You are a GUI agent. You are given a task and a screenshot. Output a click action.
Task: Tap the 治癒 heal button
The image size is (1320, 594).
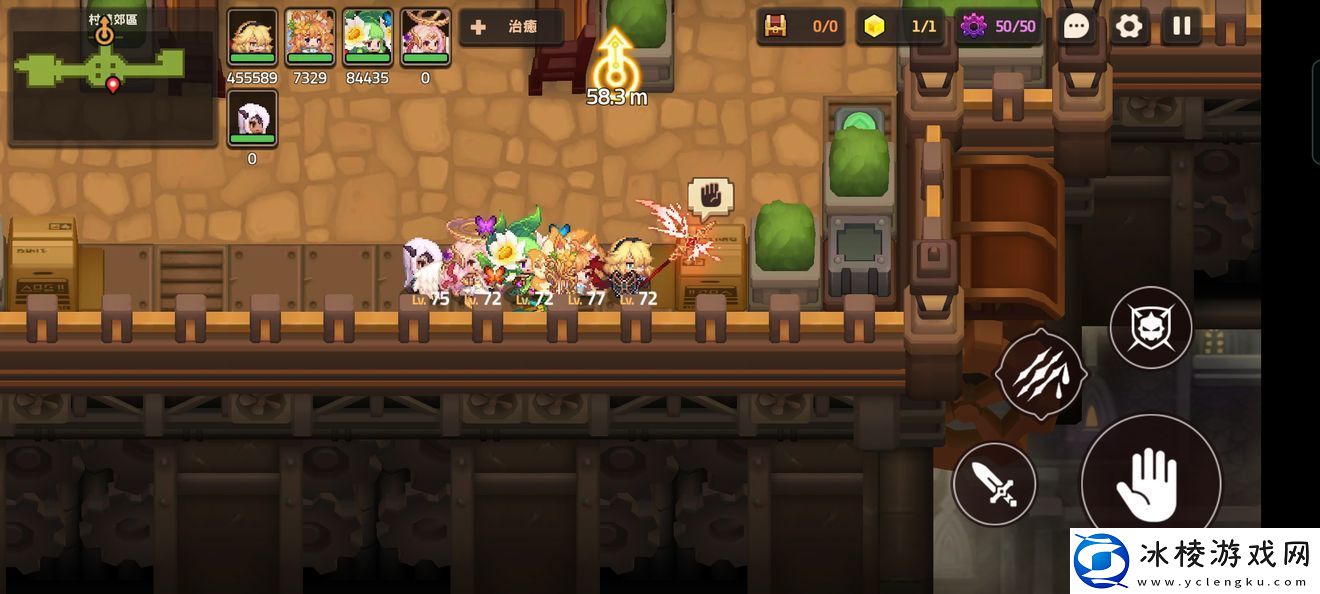(511, 27)
